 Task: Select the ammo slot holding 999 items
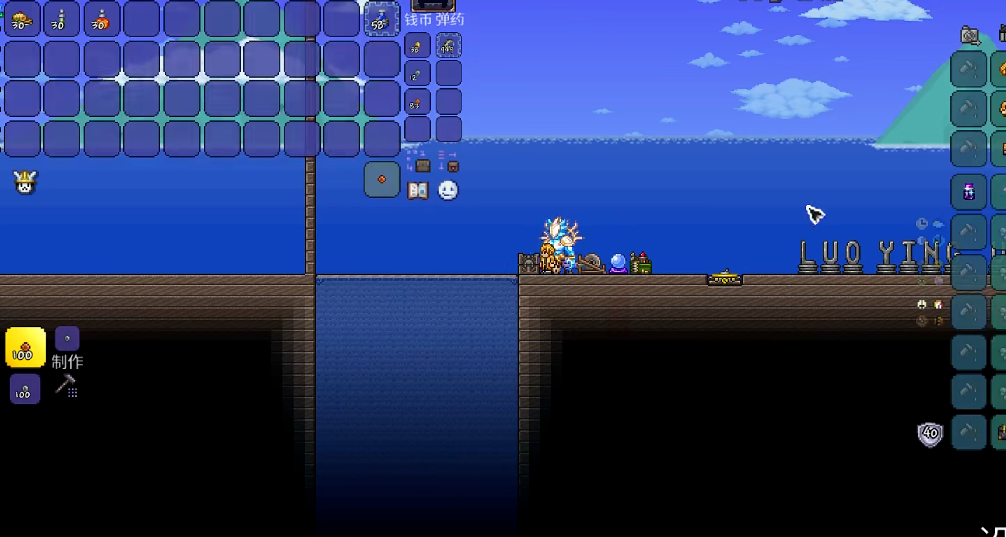coord(448,45)
